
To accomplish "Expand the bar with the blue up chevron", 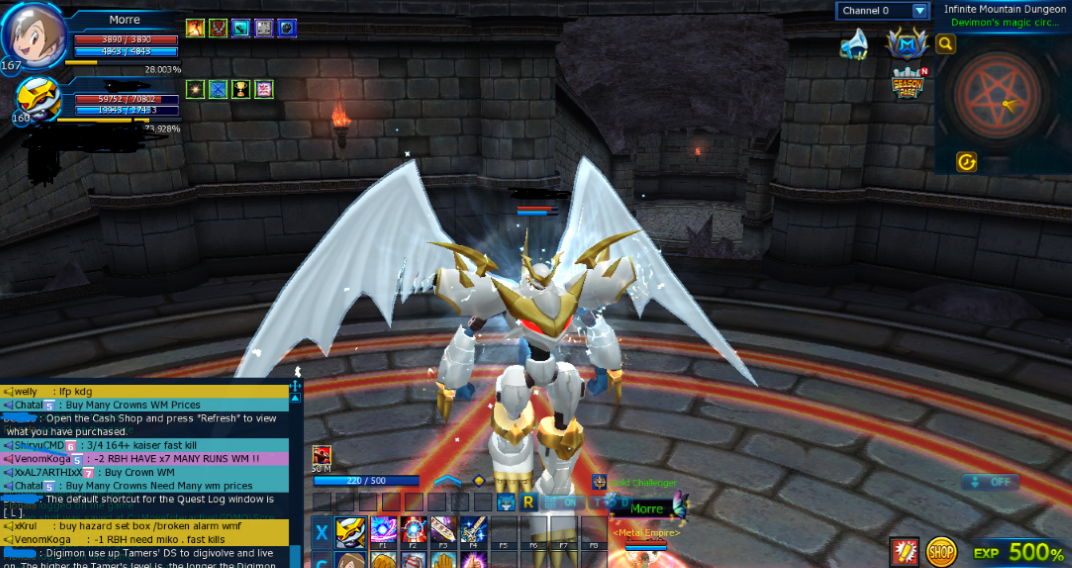I will point(447,481).
